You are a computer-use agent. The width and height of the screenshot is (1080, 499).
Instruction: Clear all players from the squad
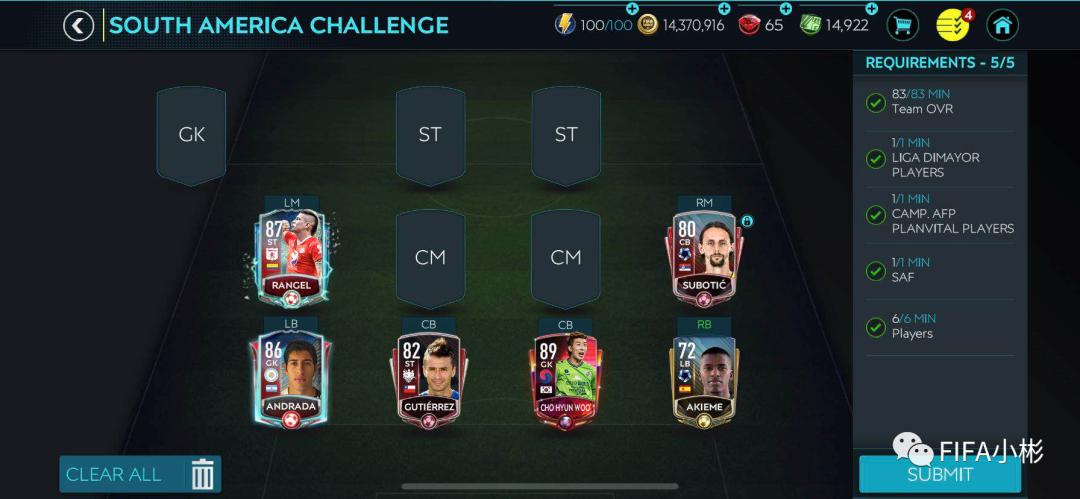pyautogui.click(x=140, y=474)
